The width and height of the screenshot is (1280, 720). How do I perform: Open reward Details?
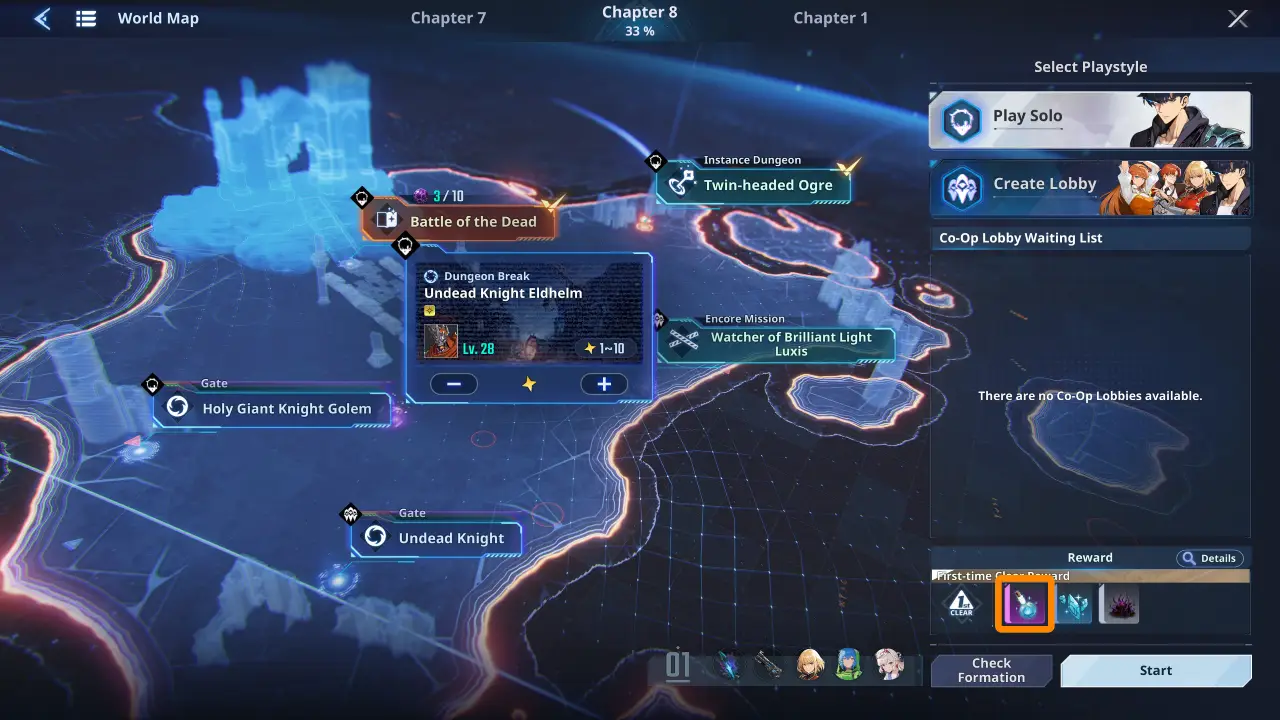pos(1209,558)
